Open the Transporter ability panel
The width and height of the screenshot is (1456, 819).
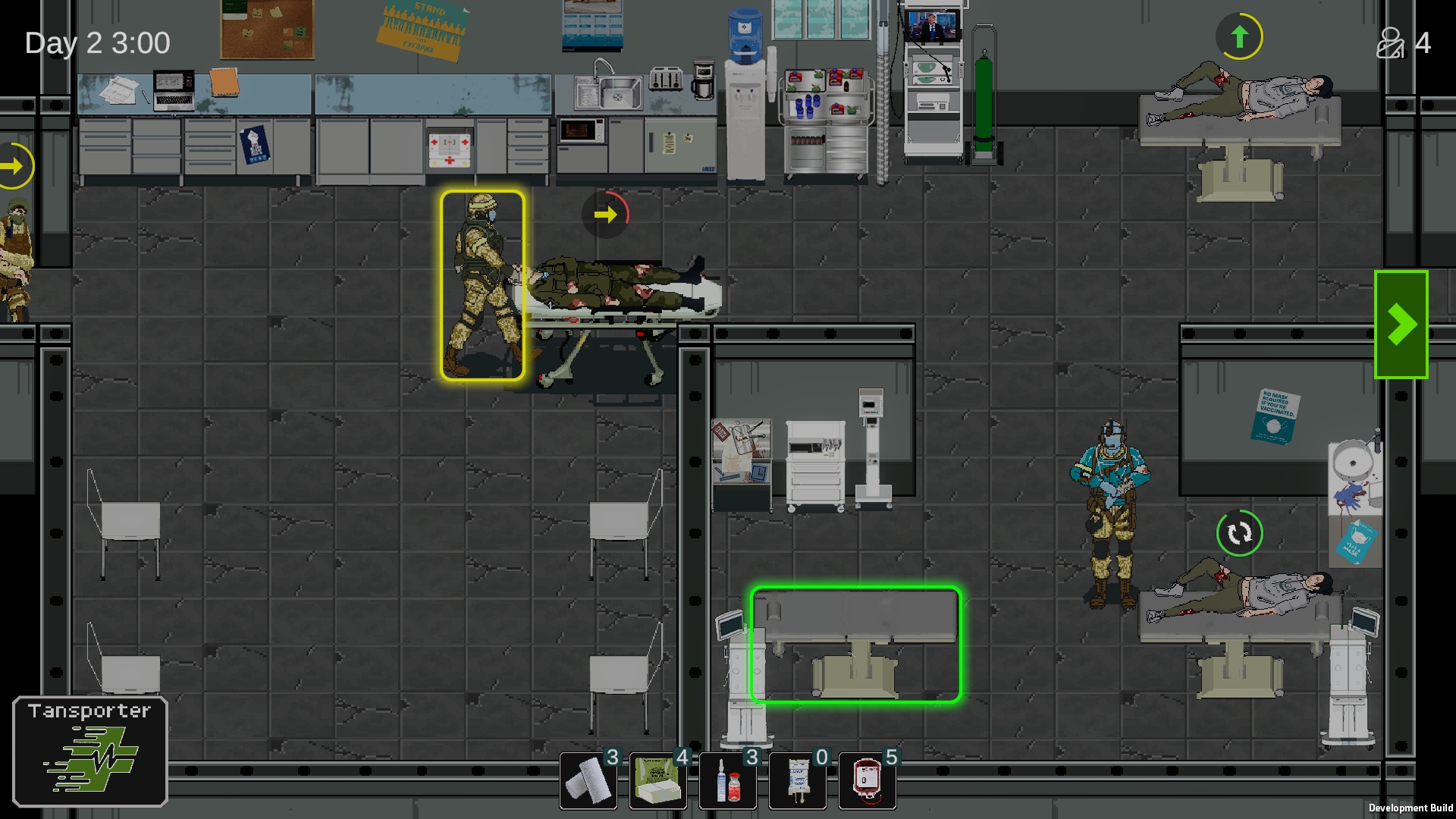click(x=89, y=751)
